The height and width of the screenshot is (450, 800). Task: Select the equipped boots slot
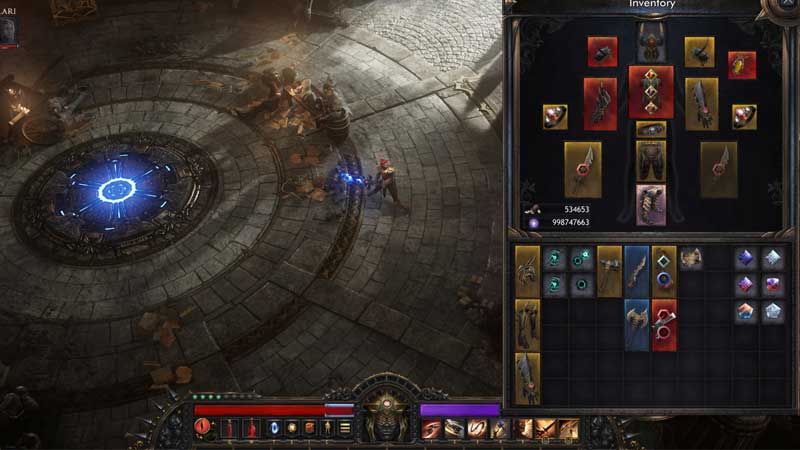[650, 203]
